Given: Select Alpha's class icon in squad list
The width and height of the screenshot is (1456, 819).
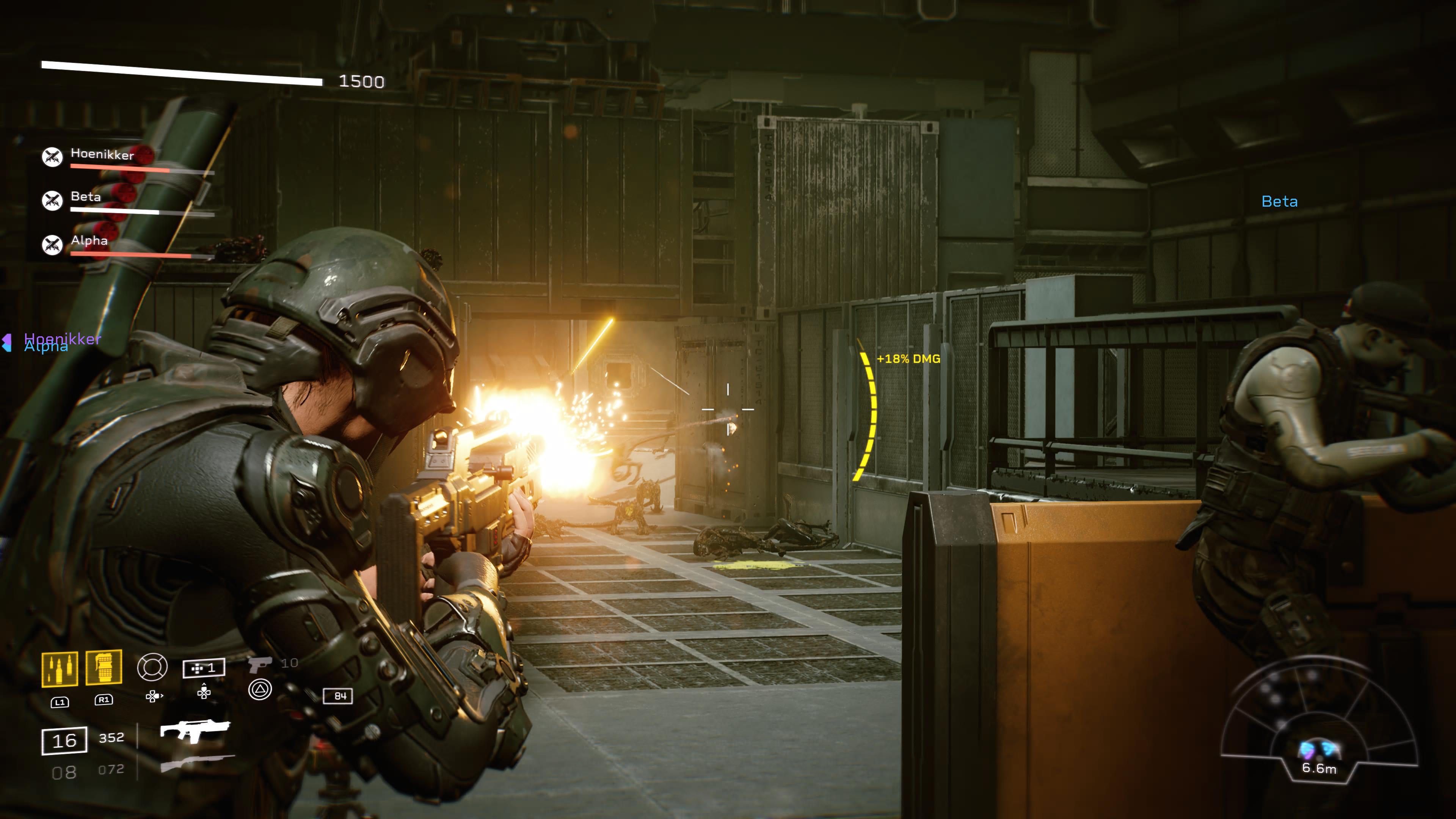Looking at the screenshot, I should 53,244.
